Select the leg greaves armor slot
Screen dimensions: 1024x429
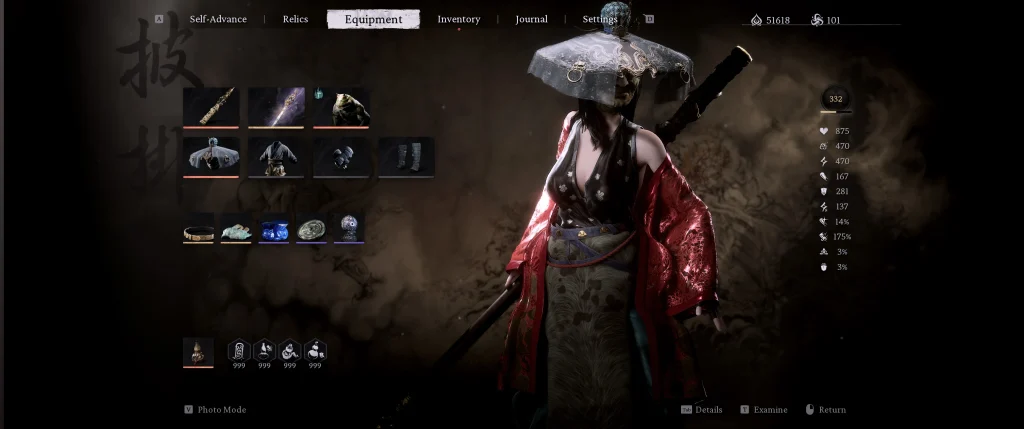coord(406,156)
